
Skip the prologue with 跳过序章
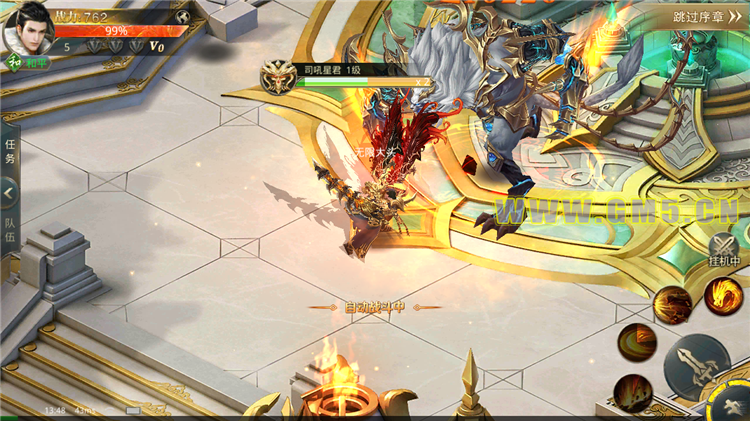[708, 16]
